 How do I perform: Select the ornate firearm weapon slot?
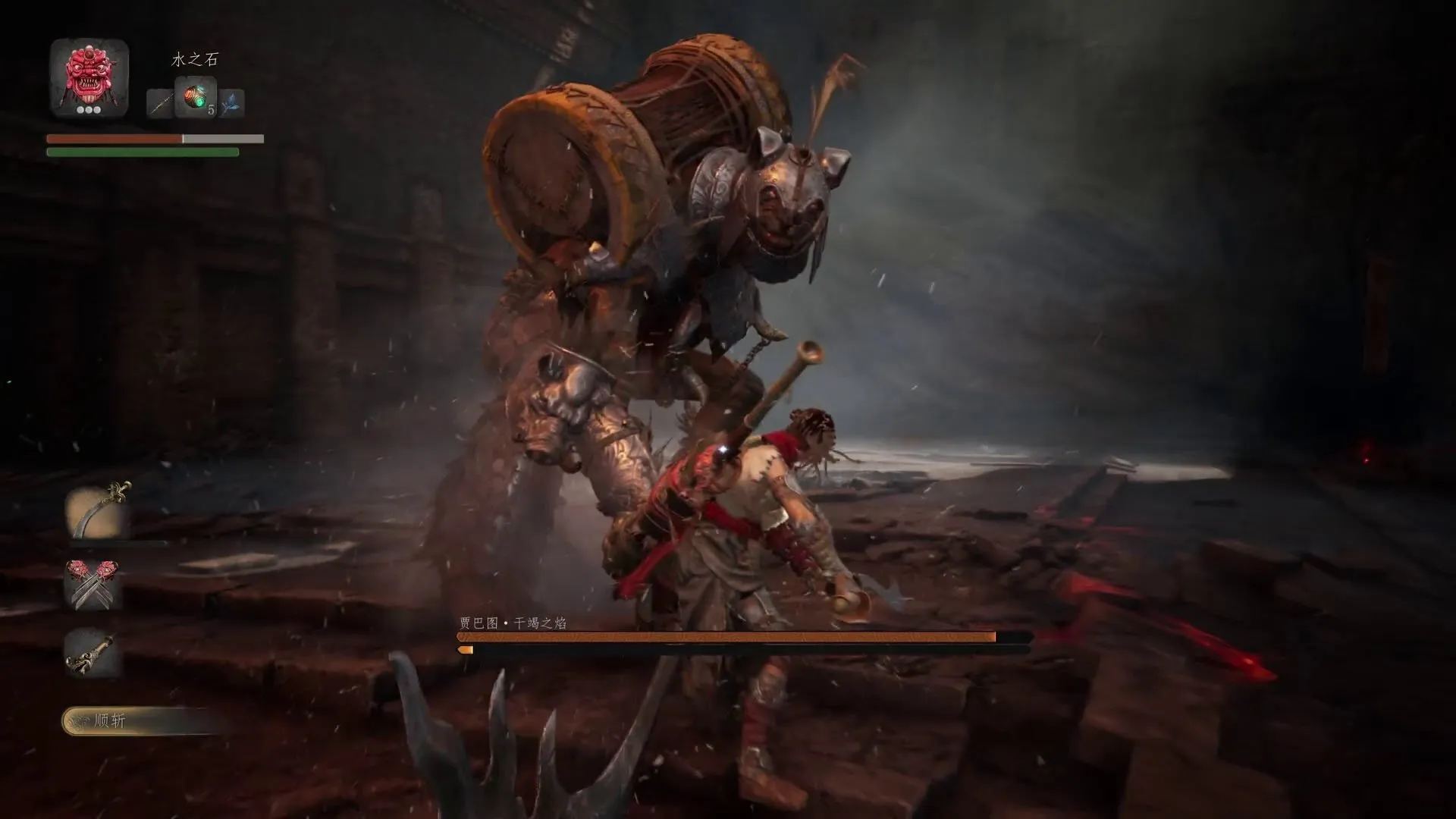point(93,652)
